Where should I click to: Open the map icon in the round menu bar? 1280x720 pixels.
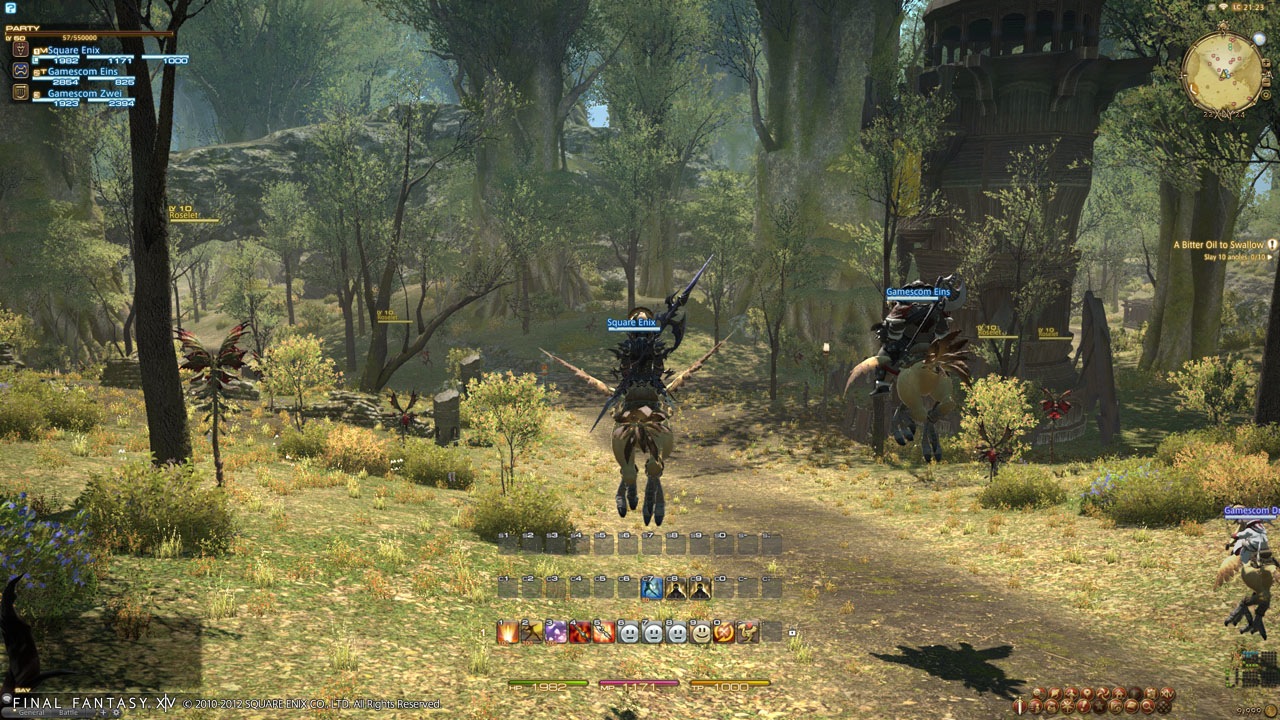(1087, 692)
